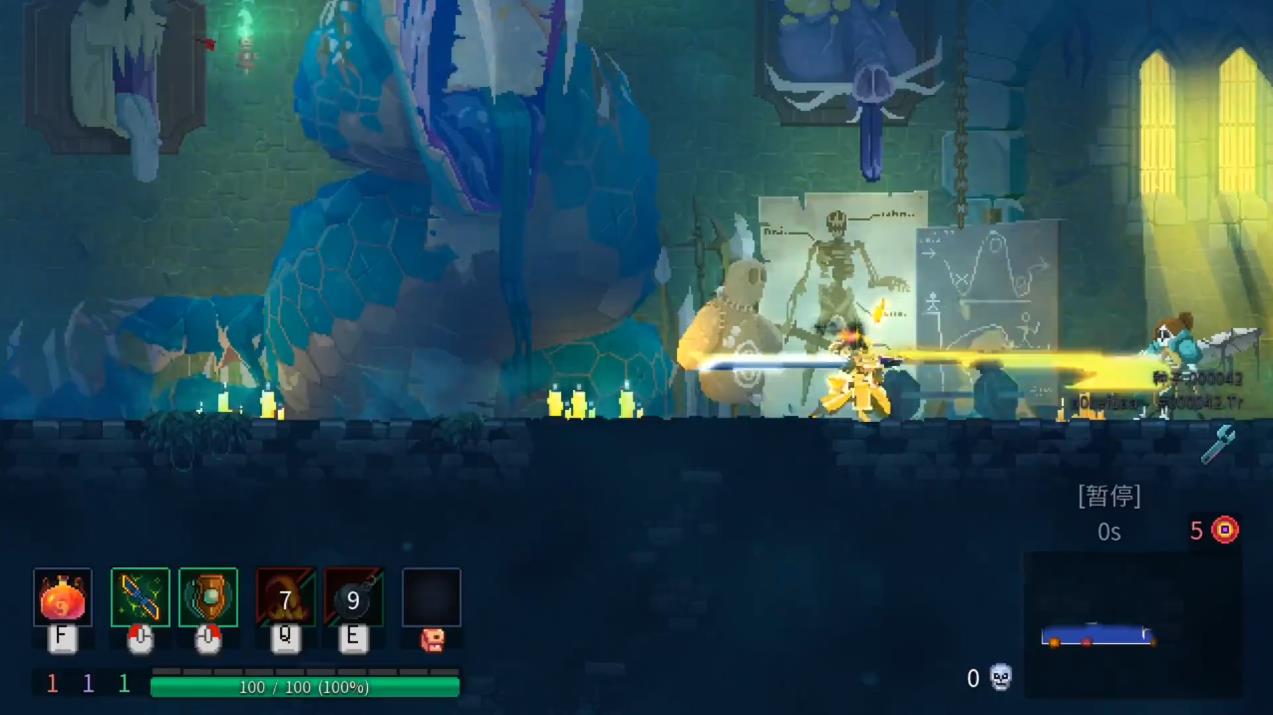Activate the bomb skill slot
The width and height of the screenshot is (1273, 715).
coord(353,598)
